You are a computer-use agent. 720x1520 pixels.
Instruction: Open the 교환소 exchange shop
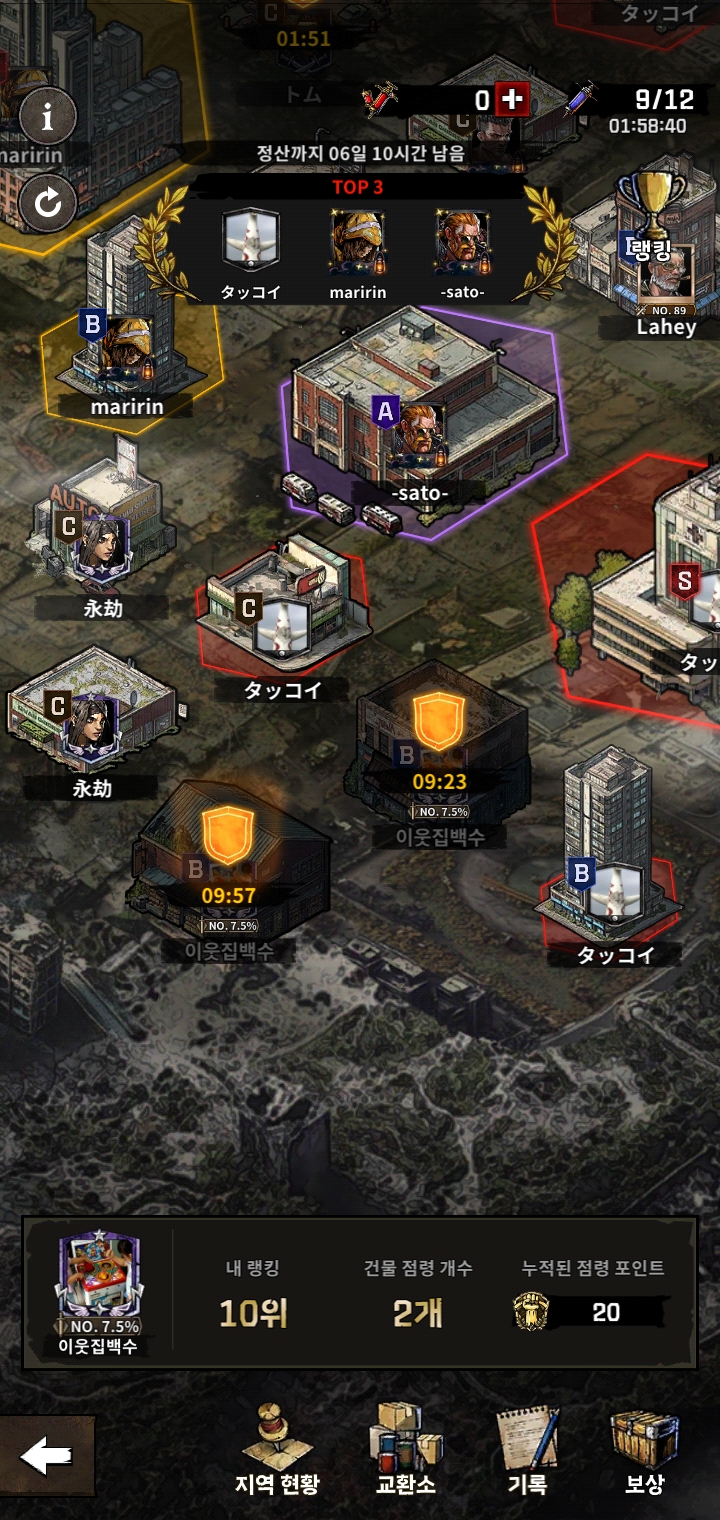tap(405, 1449)
